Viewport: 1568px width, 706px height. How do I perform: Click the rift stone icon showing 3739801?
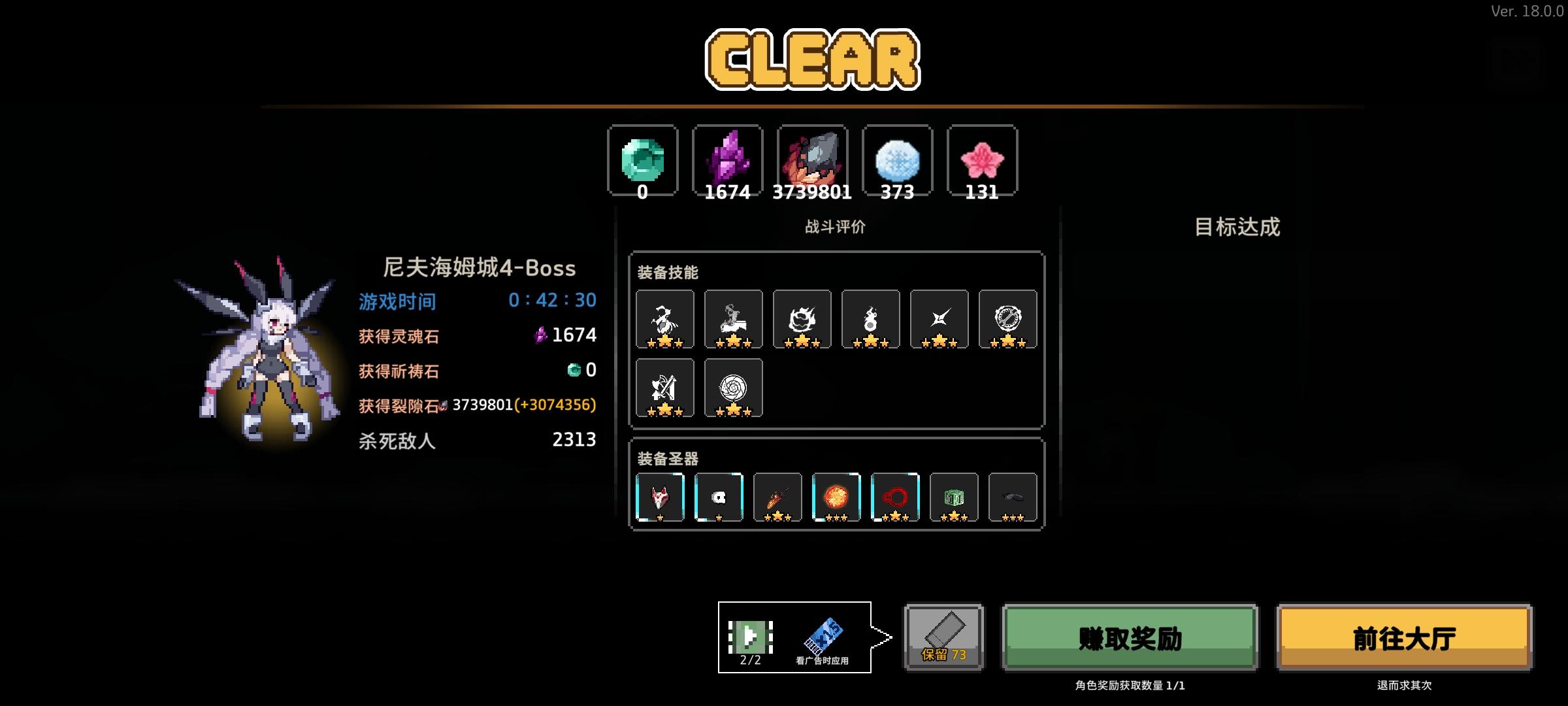(813, 159)
